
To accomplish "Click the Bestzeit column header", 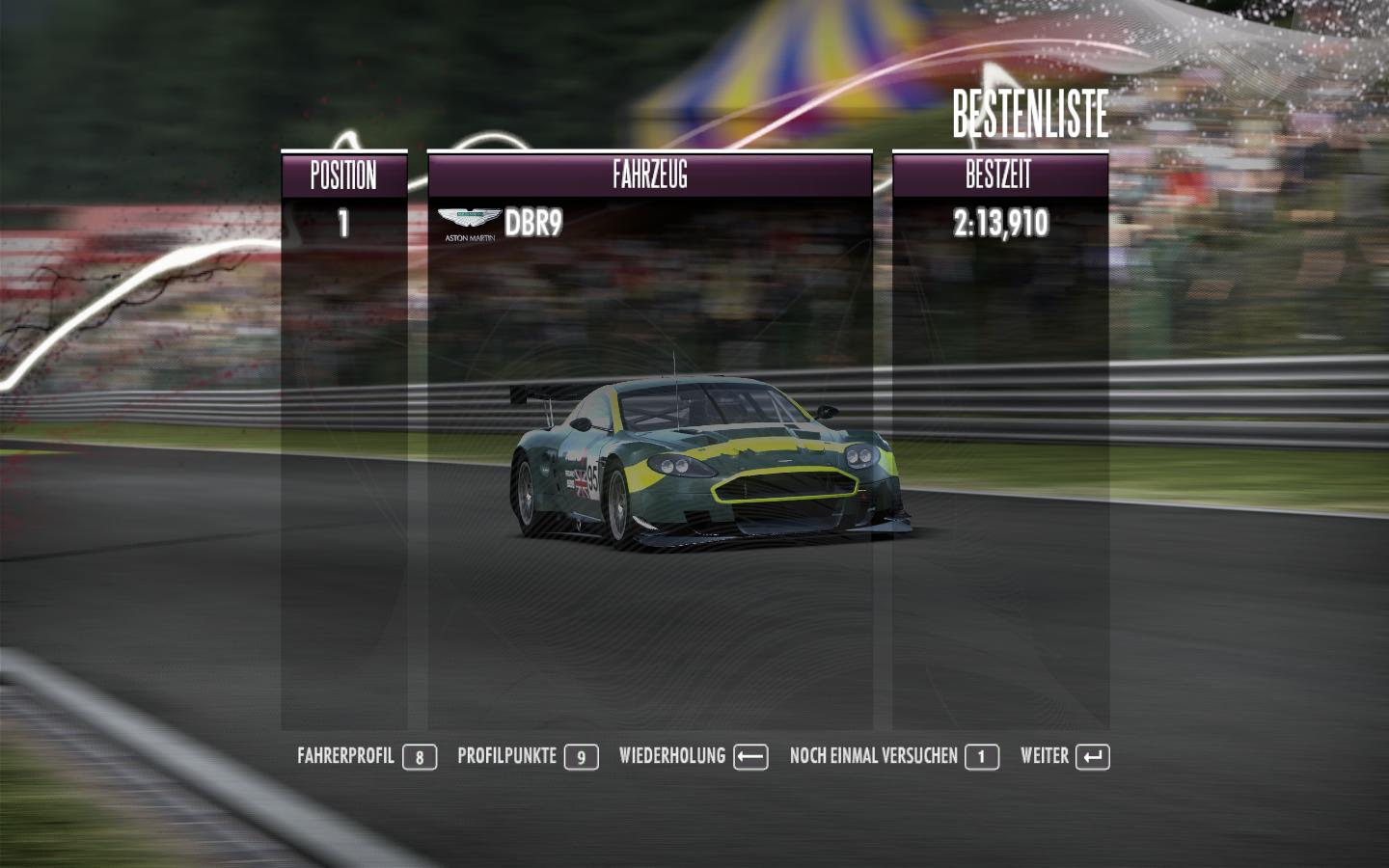I will pyautogui.click(x=999, y=176).
